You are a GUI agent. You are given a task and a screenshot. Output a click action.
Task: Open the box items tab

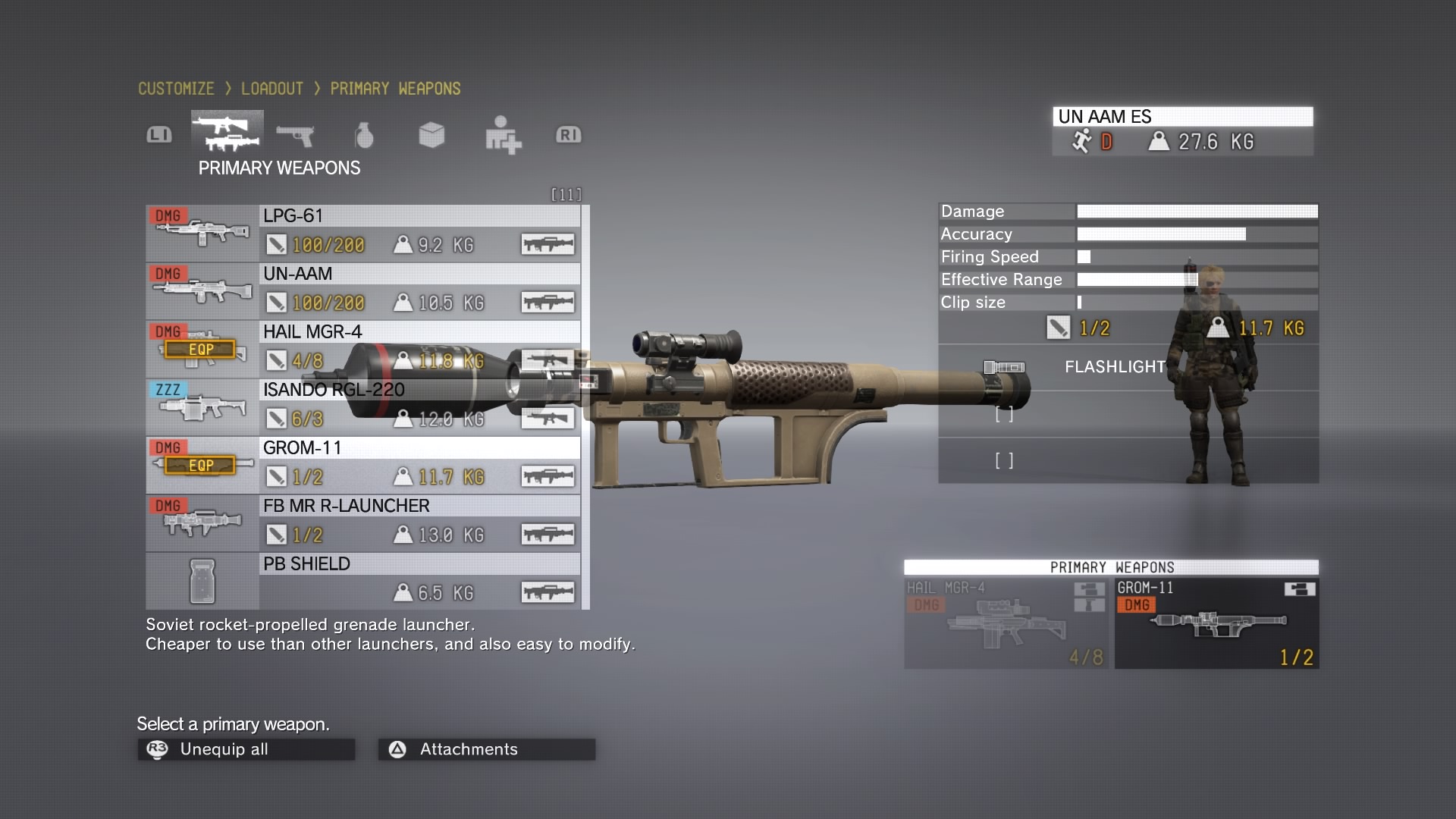click(x=431, y=135)
